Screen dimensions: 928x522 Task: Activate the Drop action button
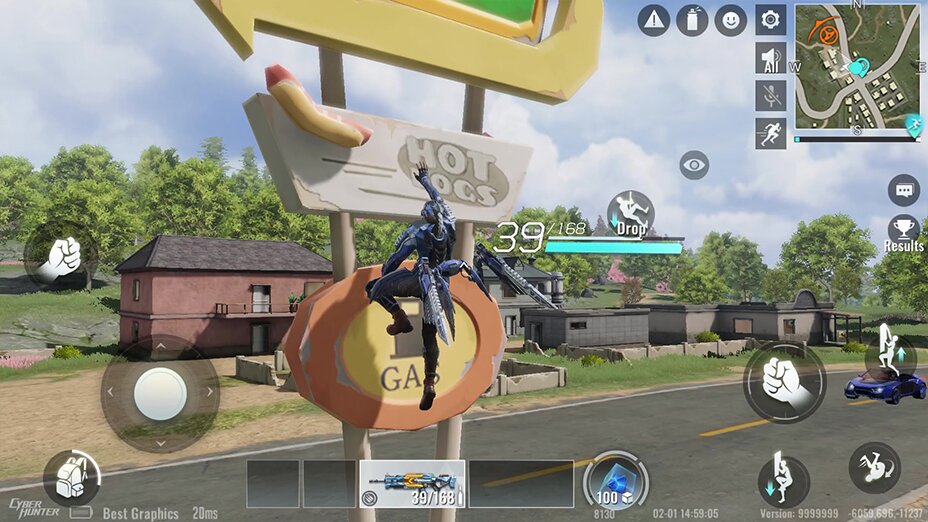pos(630,214)
